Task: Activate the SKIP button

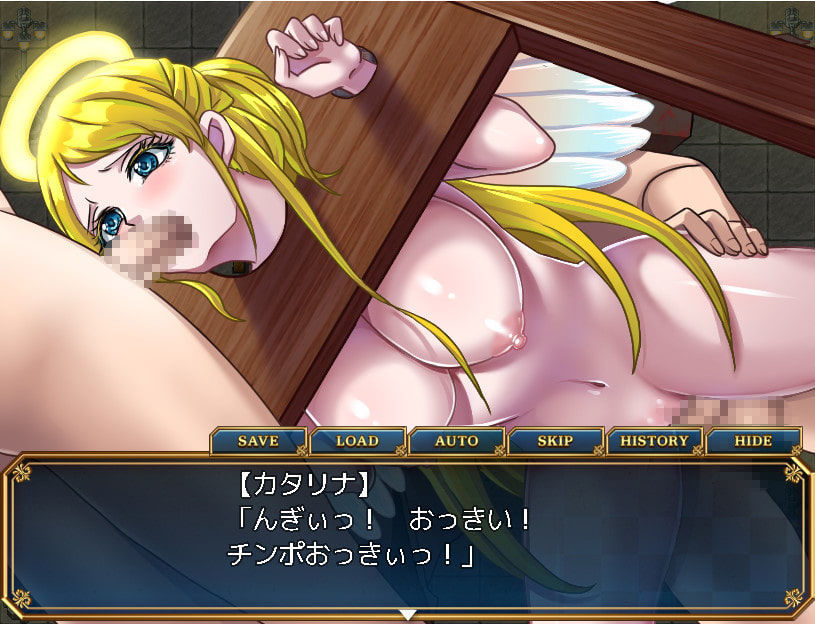Action: 555,441
